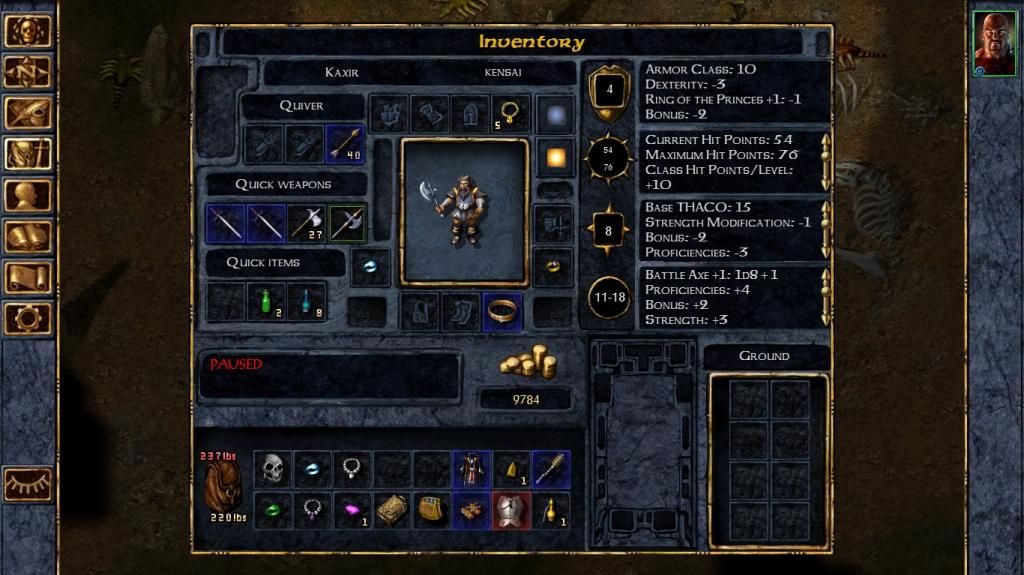Select the arrows stack in the quiver

pos(345,145)
